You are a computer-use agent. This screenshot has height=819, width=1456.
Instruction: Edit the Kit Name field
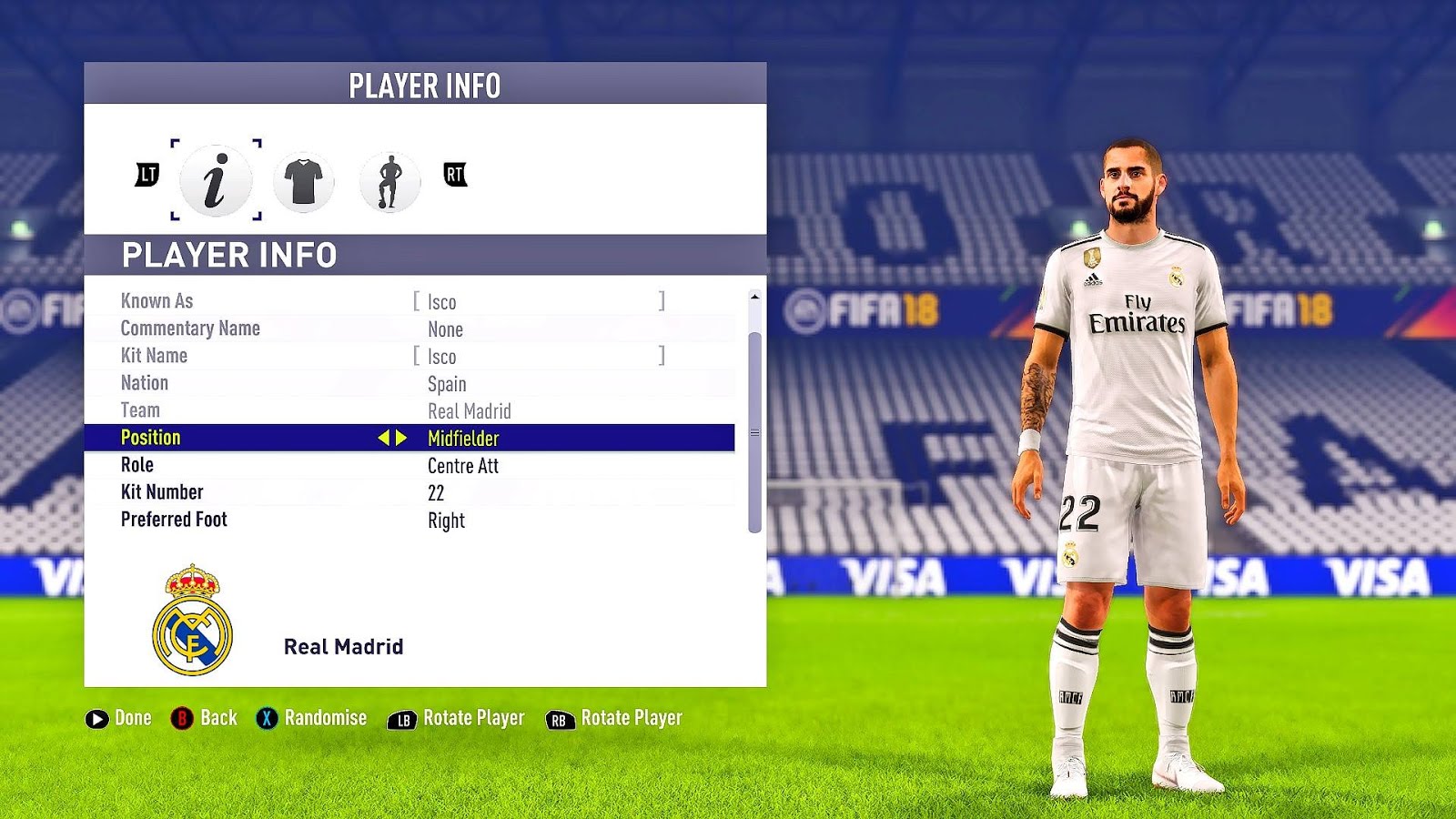click(540, 356)
